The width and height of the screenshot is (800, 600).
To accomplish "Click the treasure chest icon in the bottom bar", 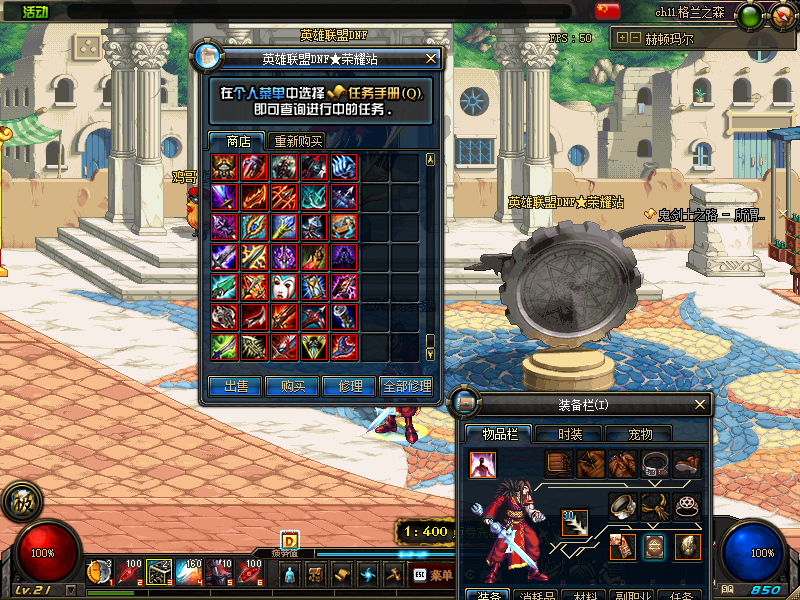I will click(x=315, y=574).
